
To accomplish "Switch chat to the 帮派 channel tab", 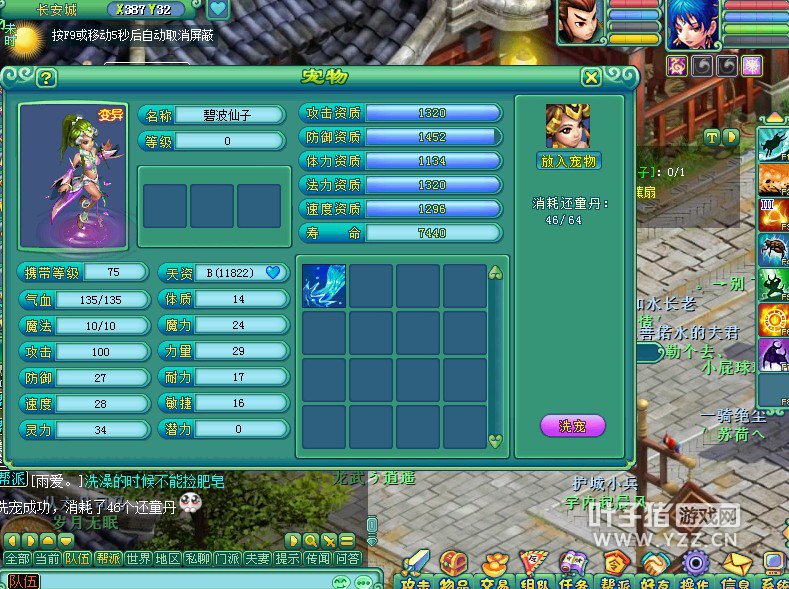I will click(108, 558).
